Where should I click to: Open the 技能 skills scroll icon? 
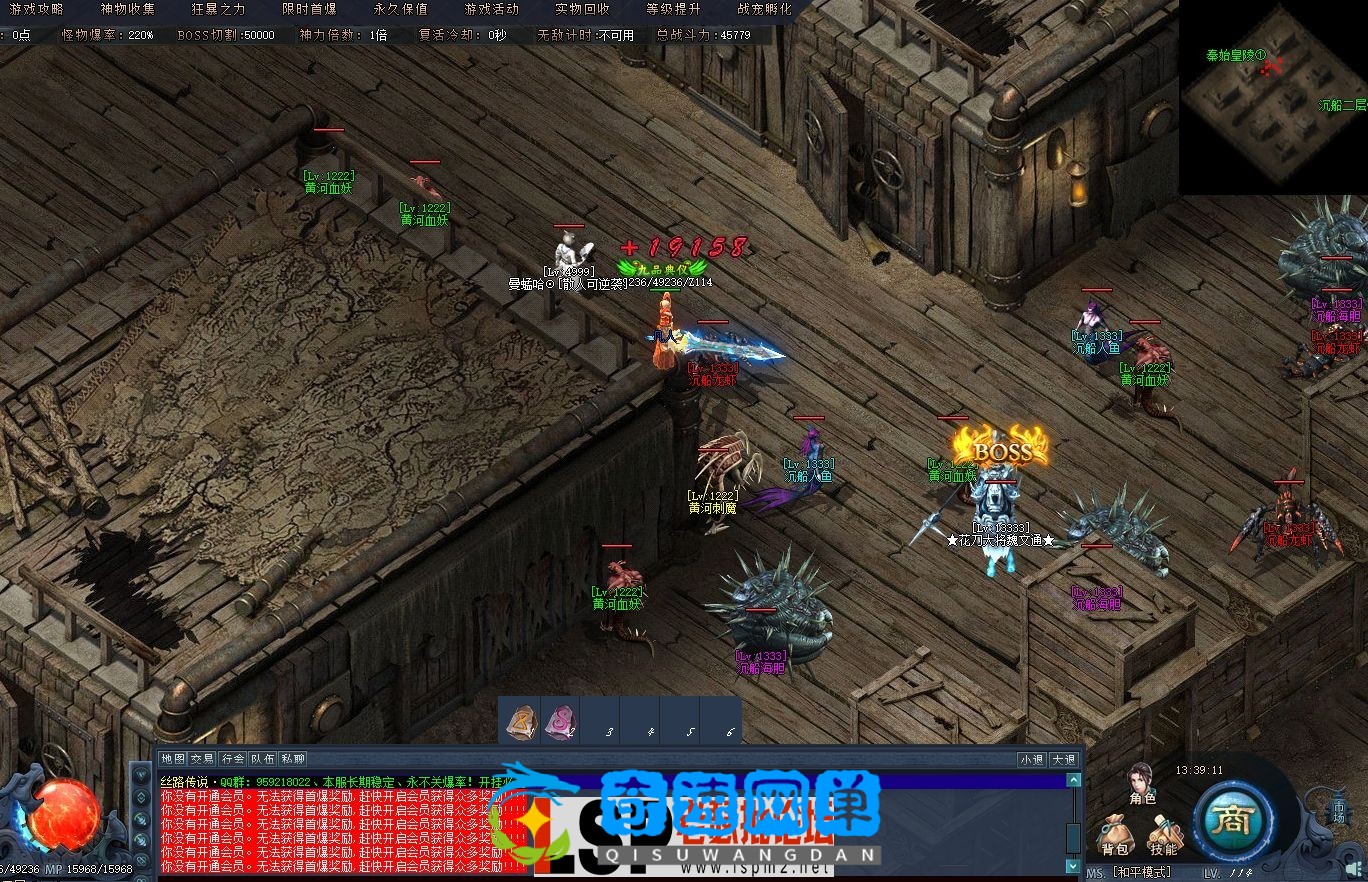pyautogui.click(x=1163, y=835)
